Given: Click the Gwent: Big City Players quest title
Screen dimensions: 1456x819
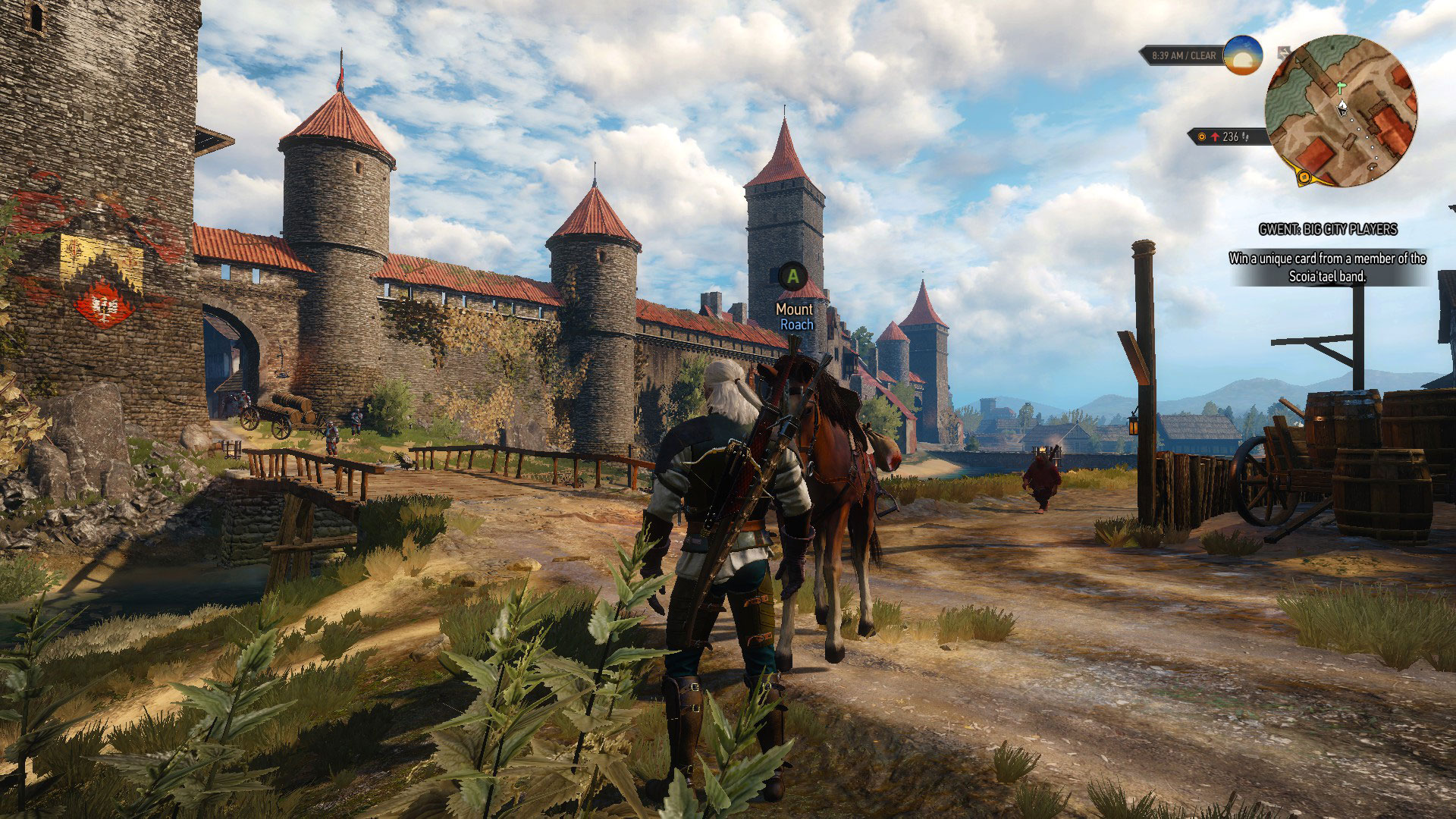Looking at the screenshot, I should (1327, 229).
